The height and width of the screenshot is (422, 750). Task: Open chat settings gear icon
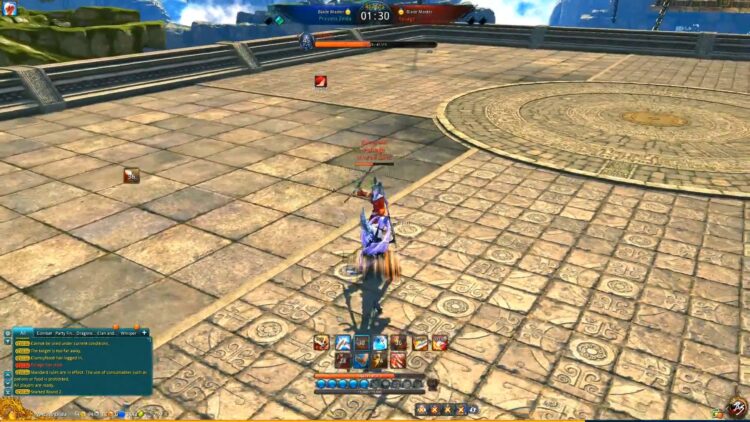tap(8, 332)
